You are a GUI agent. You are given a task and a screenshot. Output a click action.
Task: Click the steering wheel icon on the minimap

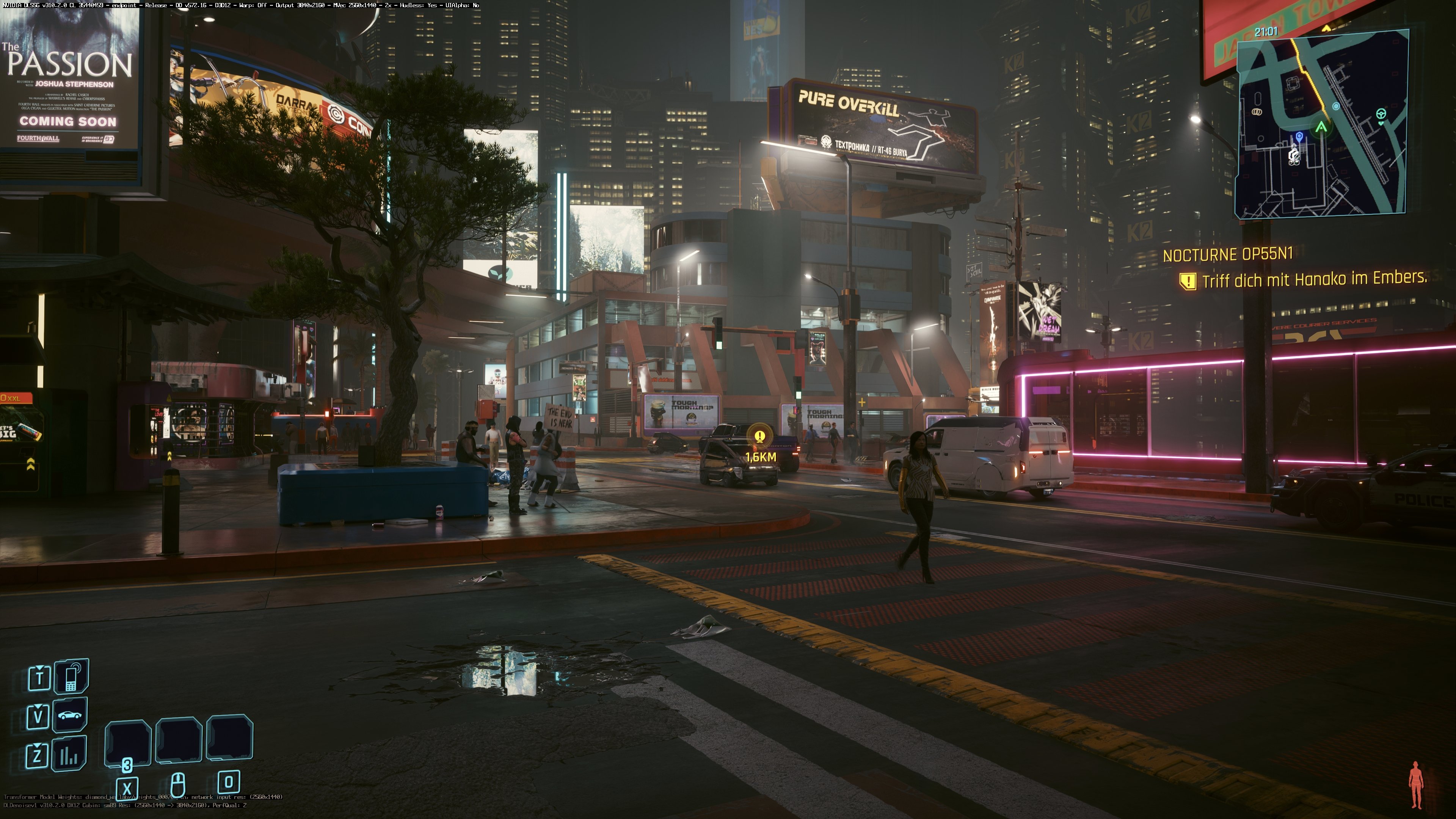(1381, 114)
